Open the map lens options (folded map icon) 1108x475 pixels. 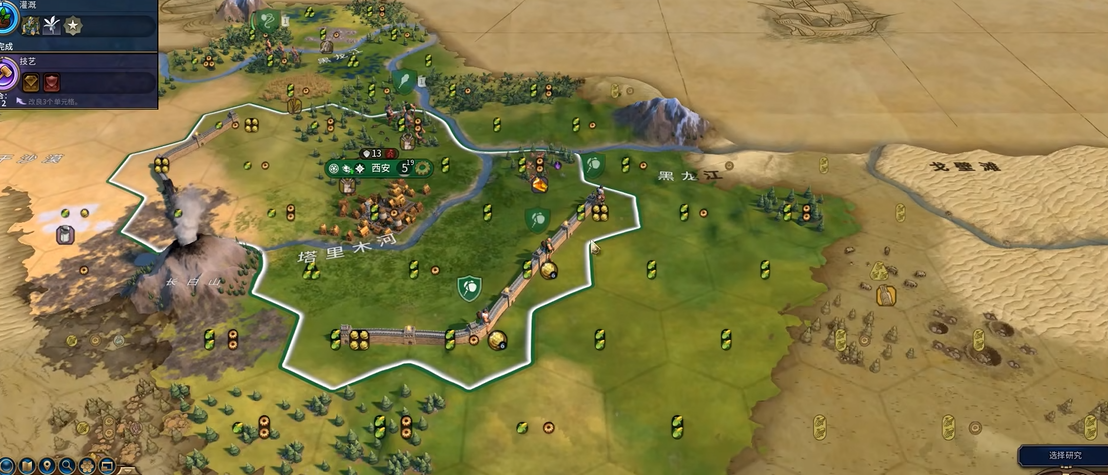click(x=27, y=465)
